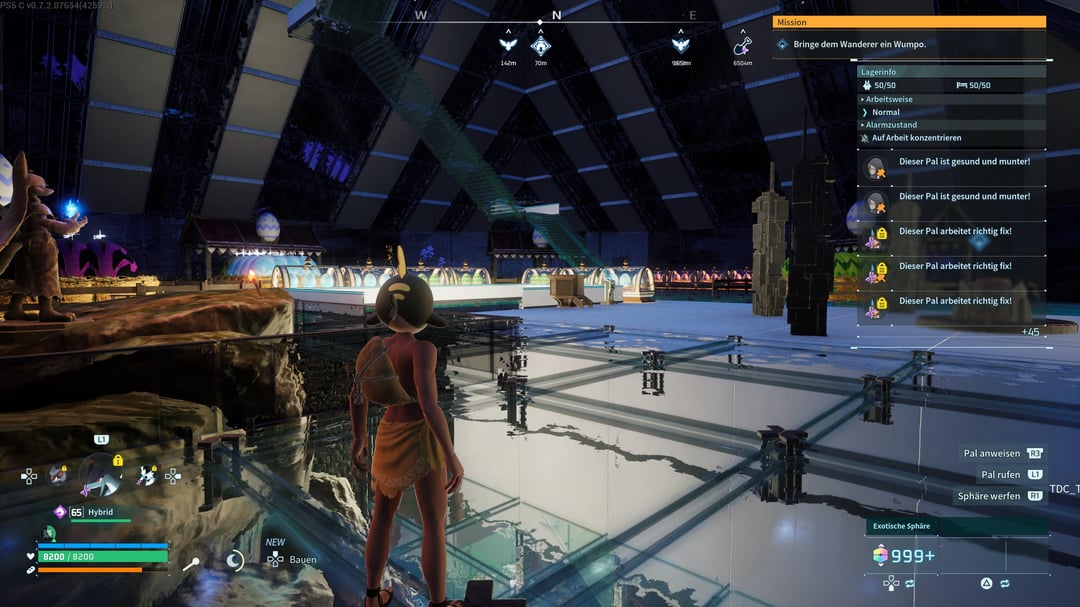Select the first 'gesund und munter' Pal notification
Viewport: 1080px width, 607px height.
(x=950, y=162)
